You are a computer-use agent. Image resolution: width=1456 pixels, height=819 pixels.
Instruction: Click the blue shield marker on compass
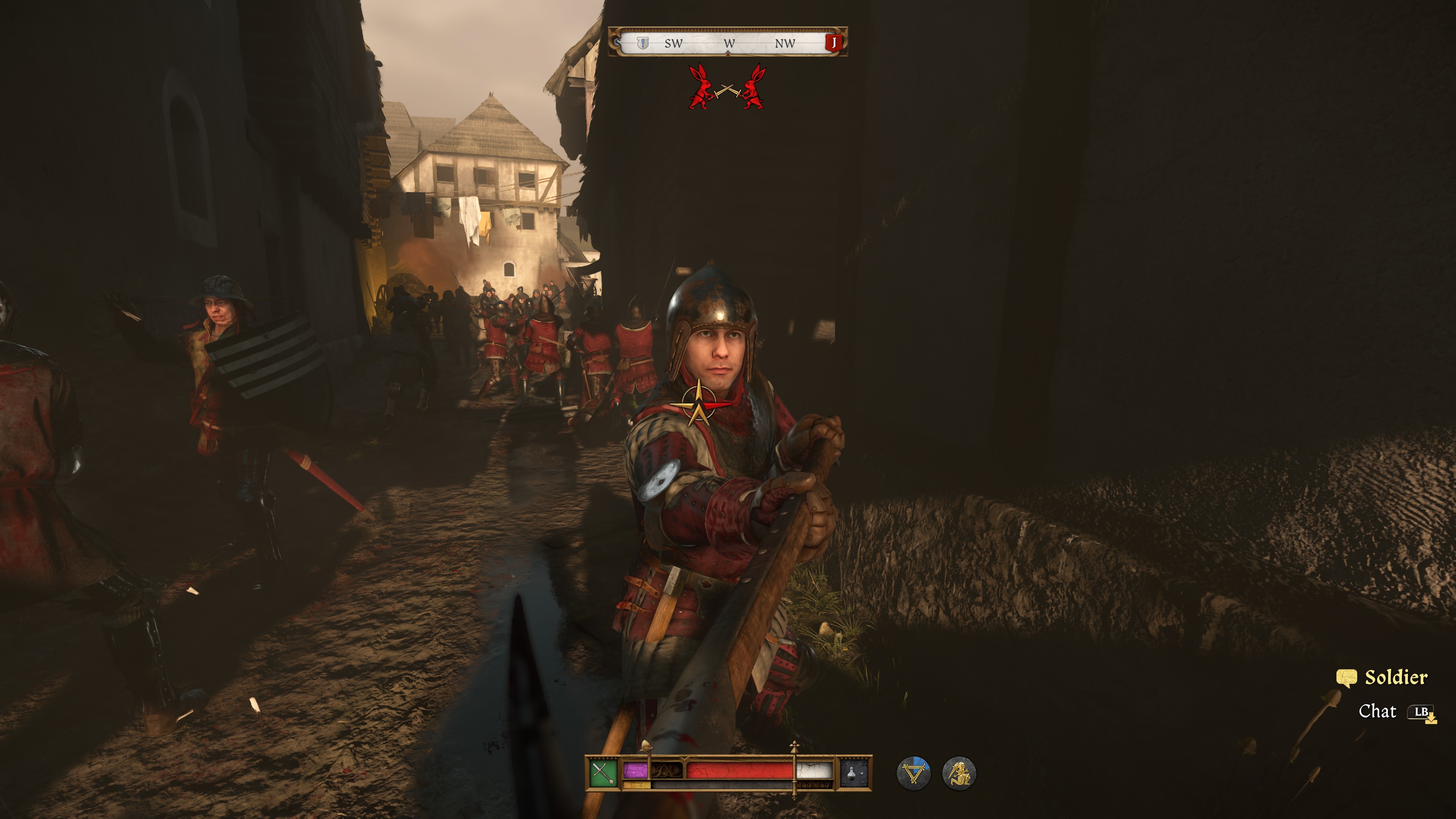pyautogui.click(x=643, y=43)
